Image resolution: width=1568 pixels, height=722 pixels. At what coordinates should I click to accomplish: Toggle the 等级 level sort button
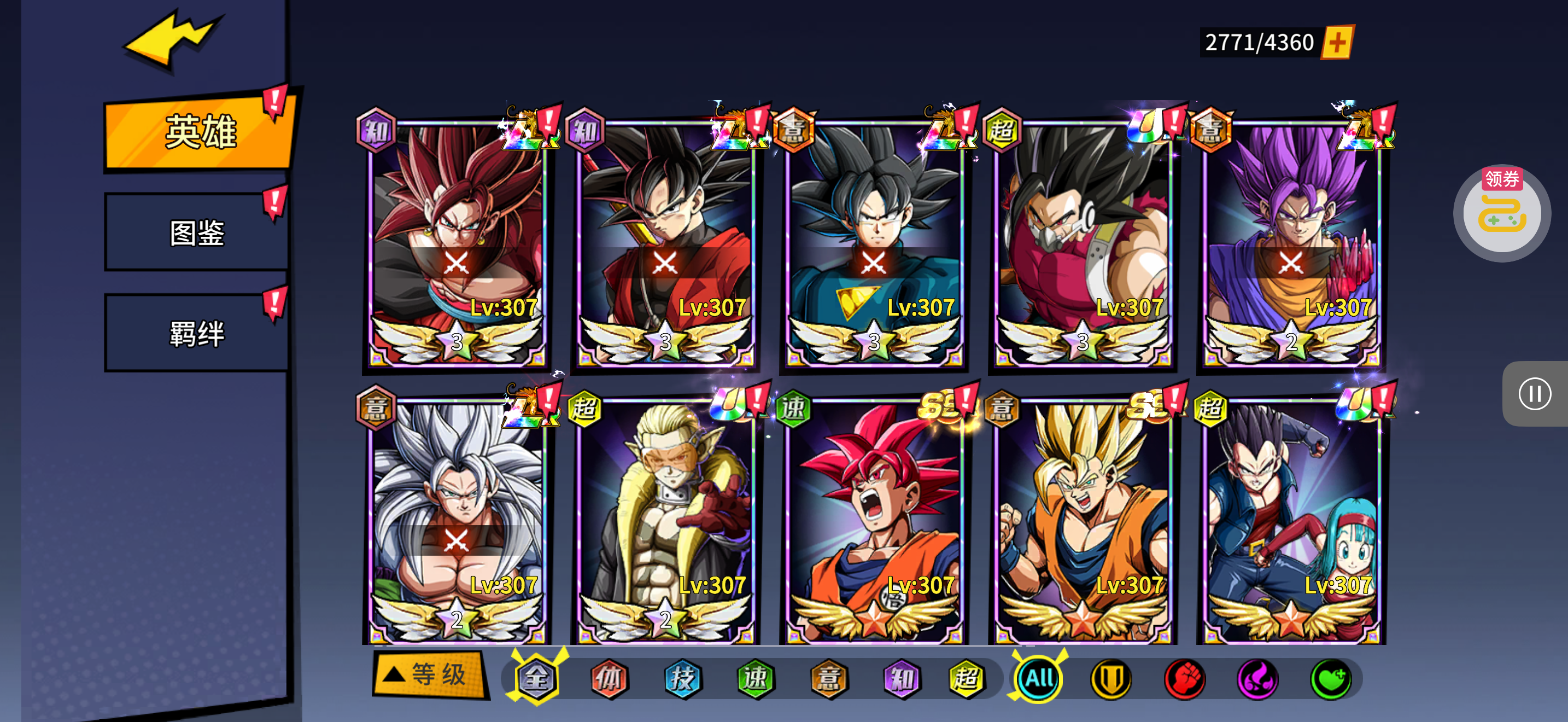430,674
